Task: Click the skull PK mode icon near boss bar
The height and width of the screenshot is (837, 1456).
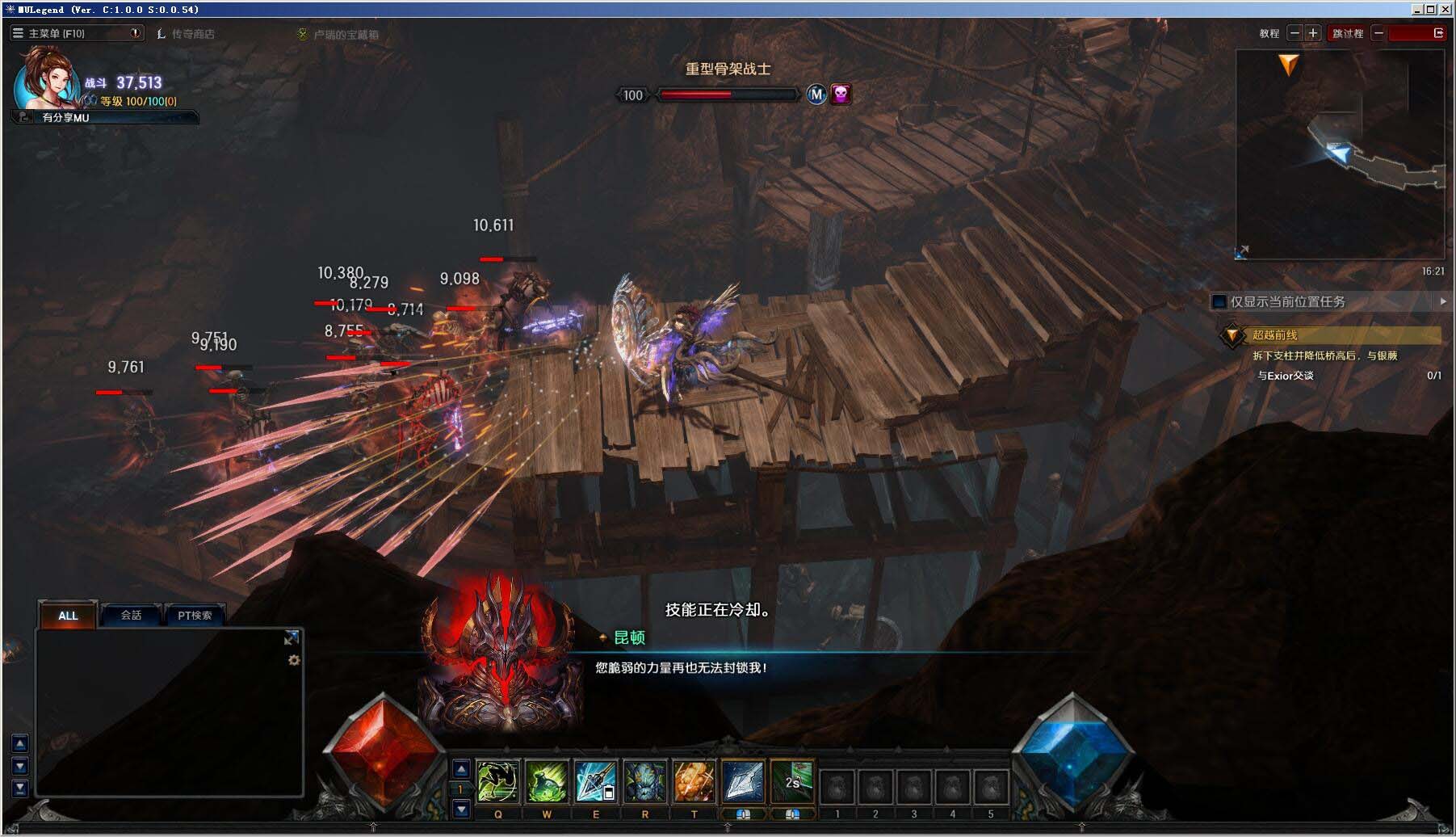Action: [x=841, y=95]
